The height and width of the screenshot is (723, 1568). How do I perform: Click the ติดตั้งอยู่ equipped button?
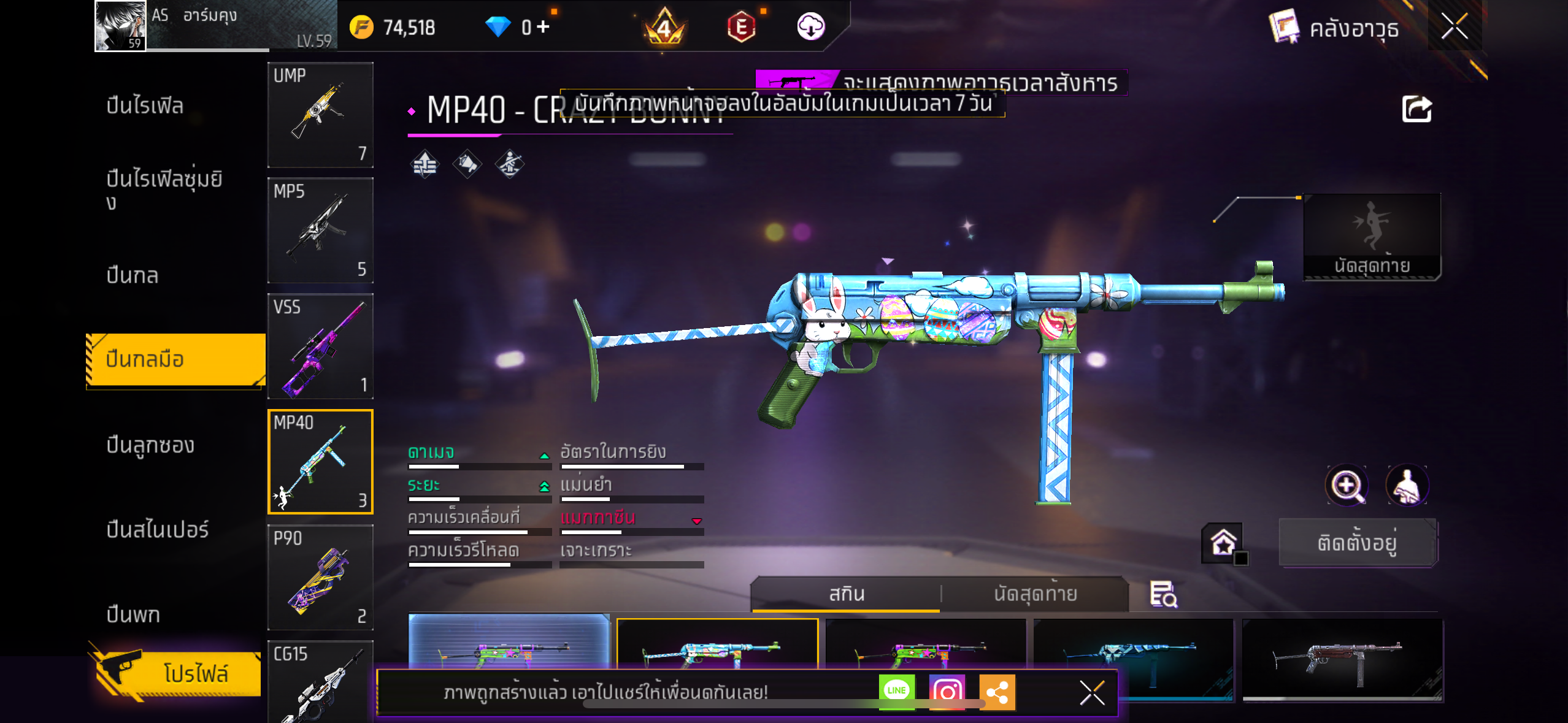(1357, 543)
